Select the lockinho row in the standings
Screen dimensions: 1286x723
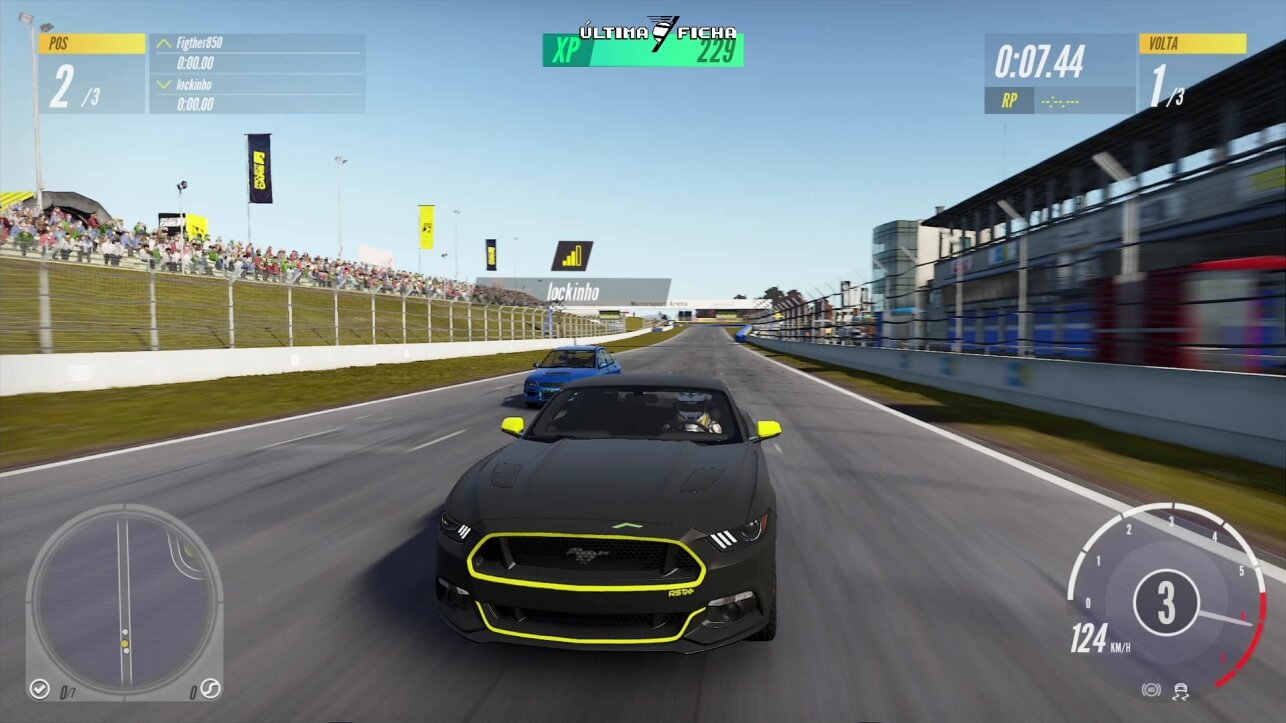pos(257,93)
